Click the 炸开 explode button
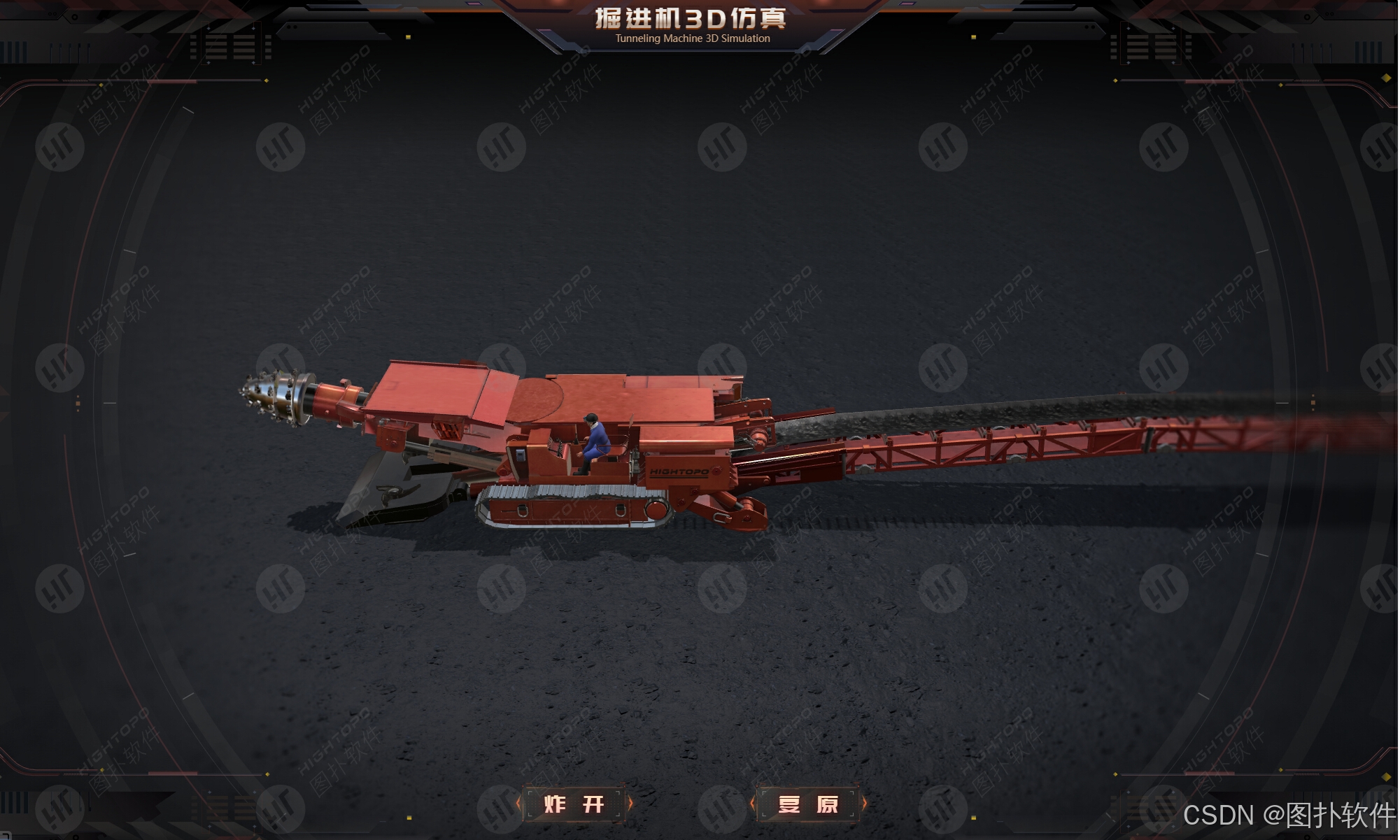The image size is (1400, 840). tap(574, 804)
